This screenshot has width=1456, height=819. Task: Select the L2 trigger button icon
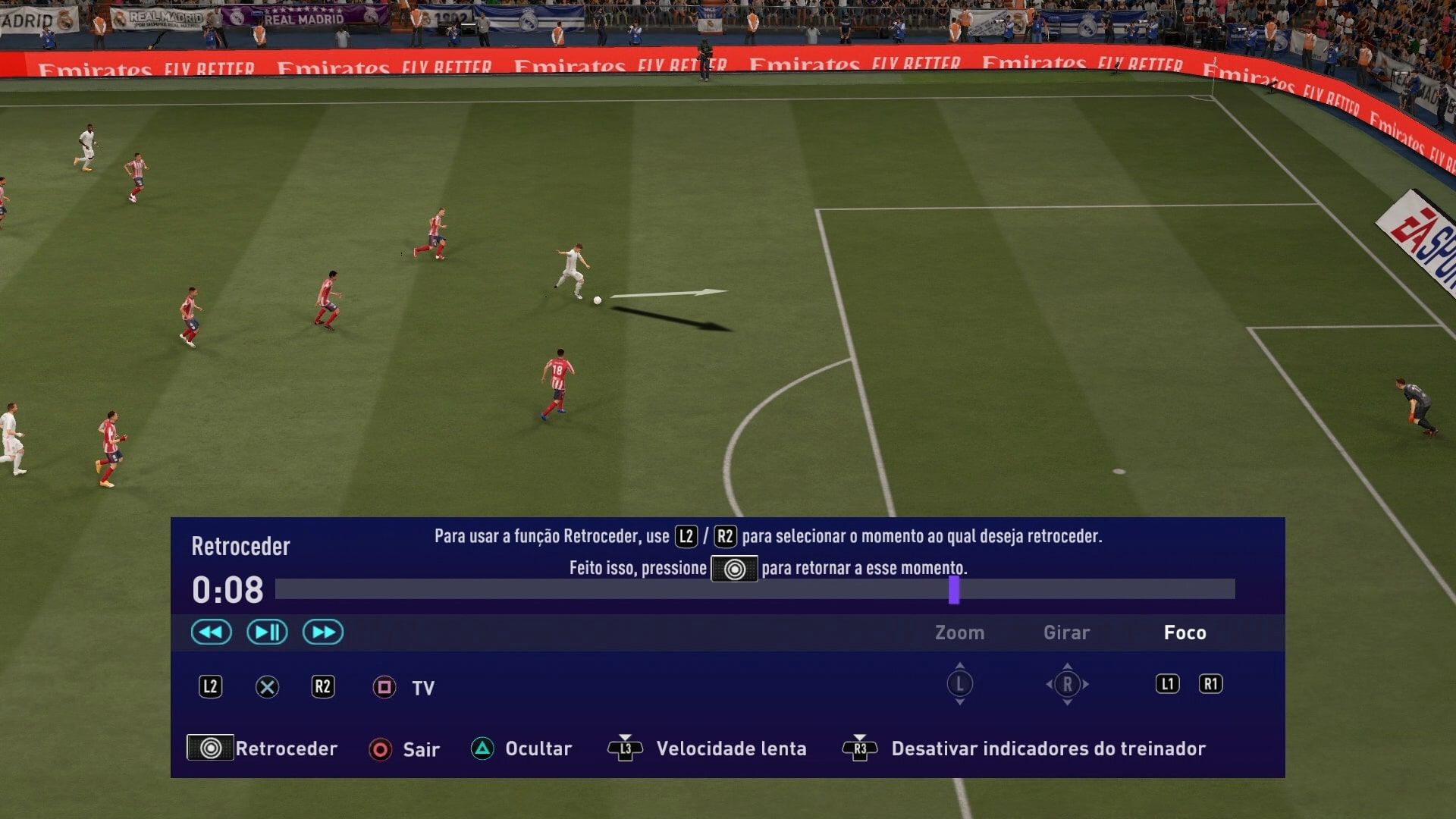click(x=210, y=688)
